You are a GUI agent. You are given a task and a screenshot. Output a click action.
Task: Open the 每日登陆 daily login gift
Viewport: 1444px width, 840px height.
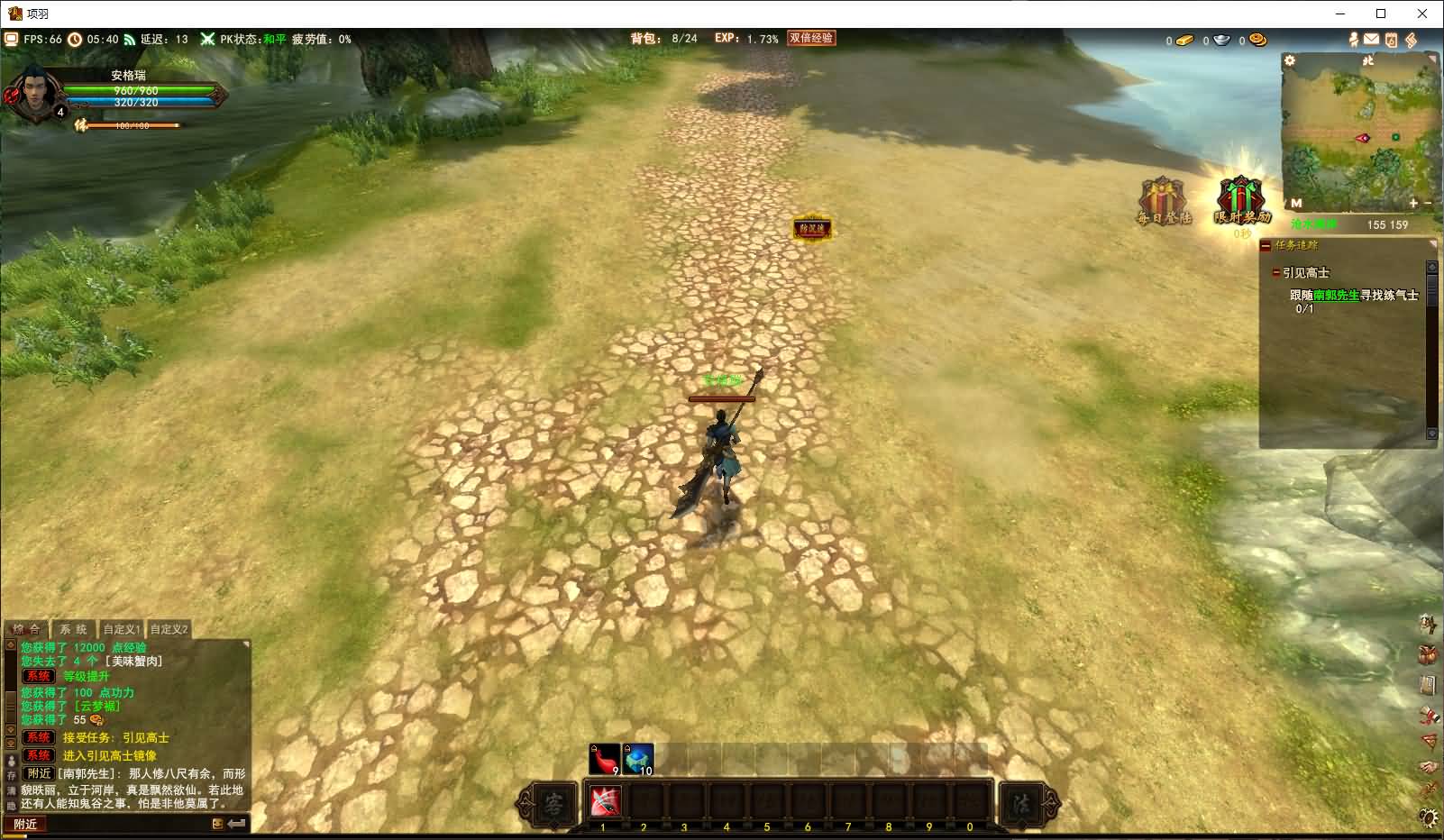click(x=1164, y=201)
